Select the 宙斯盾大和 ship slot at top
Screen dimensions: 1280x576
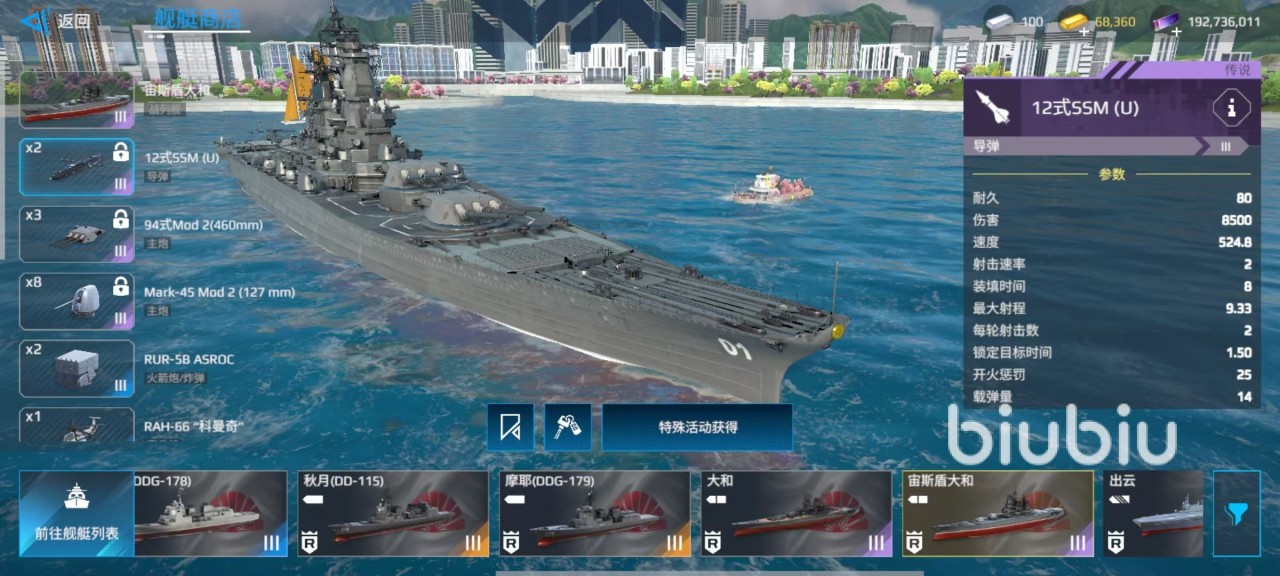[x=77, y=100]
